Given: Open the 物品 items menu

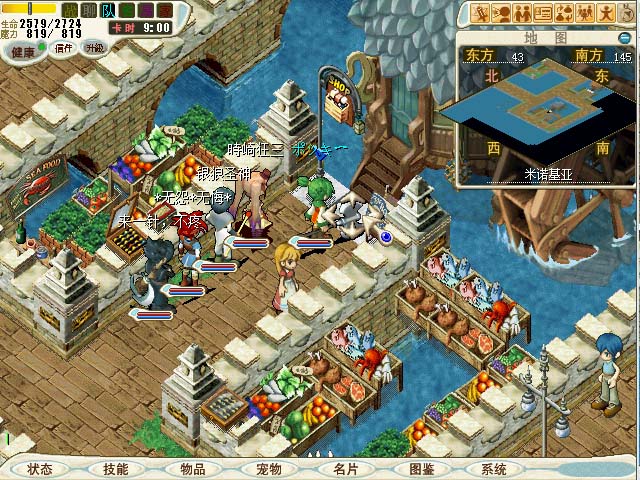Looking at the screenshot, I should tap(193, 469).
